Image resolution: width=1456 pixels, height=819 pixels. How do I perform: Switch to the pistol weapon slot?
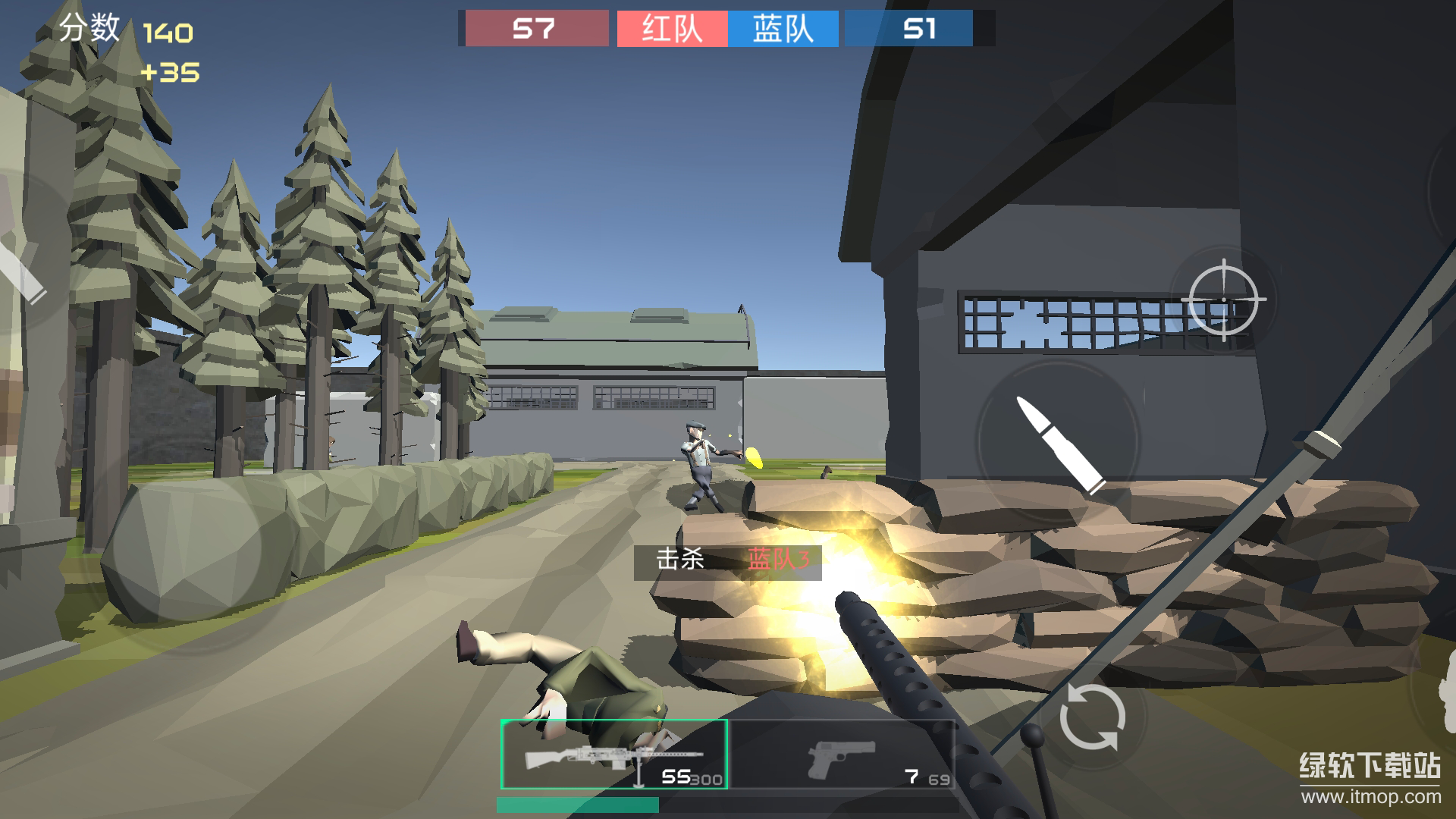pyautogui.click(x=842, y=755)
